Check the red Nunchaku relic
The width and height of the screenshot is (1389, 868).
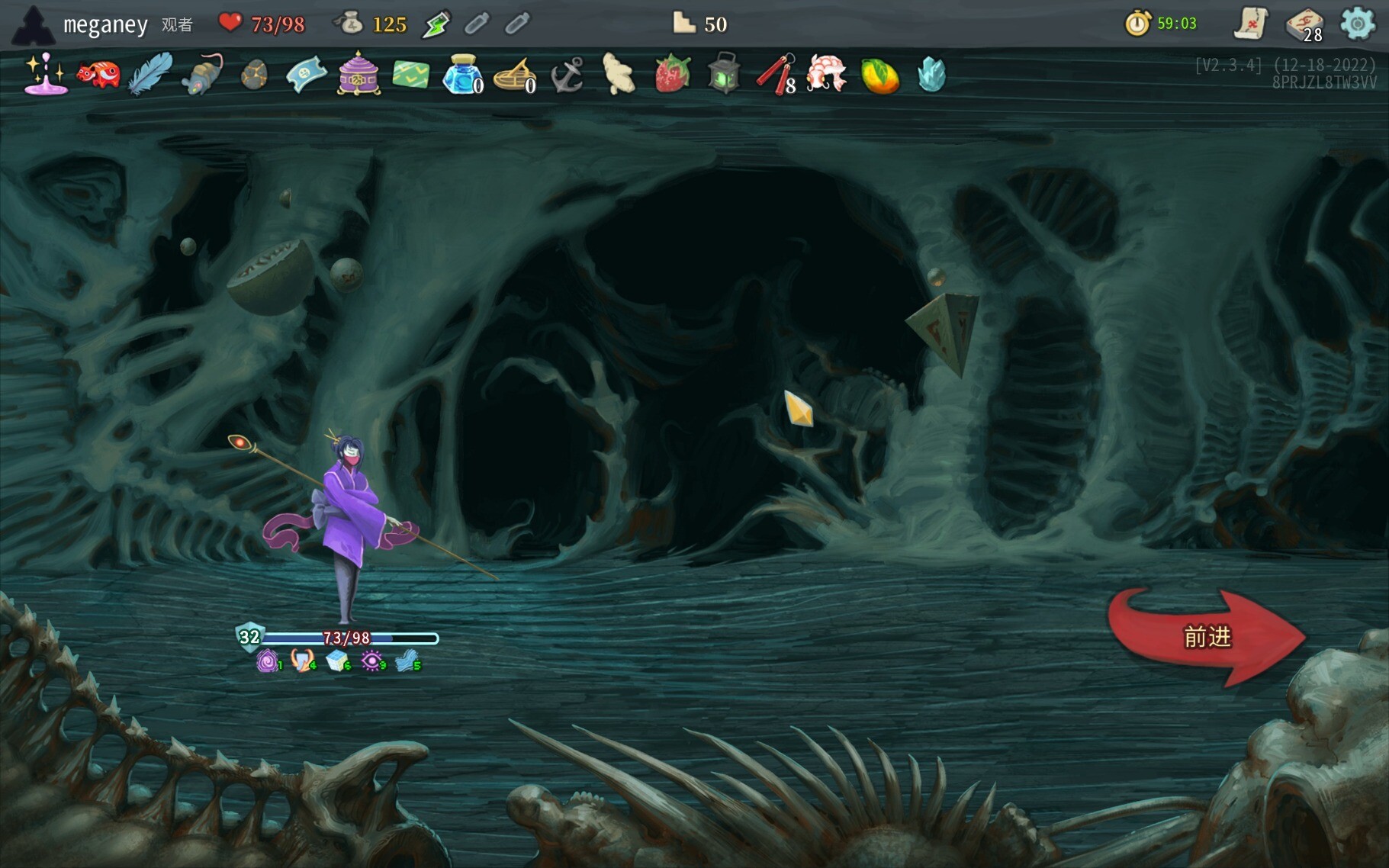[x=775, y=75]
